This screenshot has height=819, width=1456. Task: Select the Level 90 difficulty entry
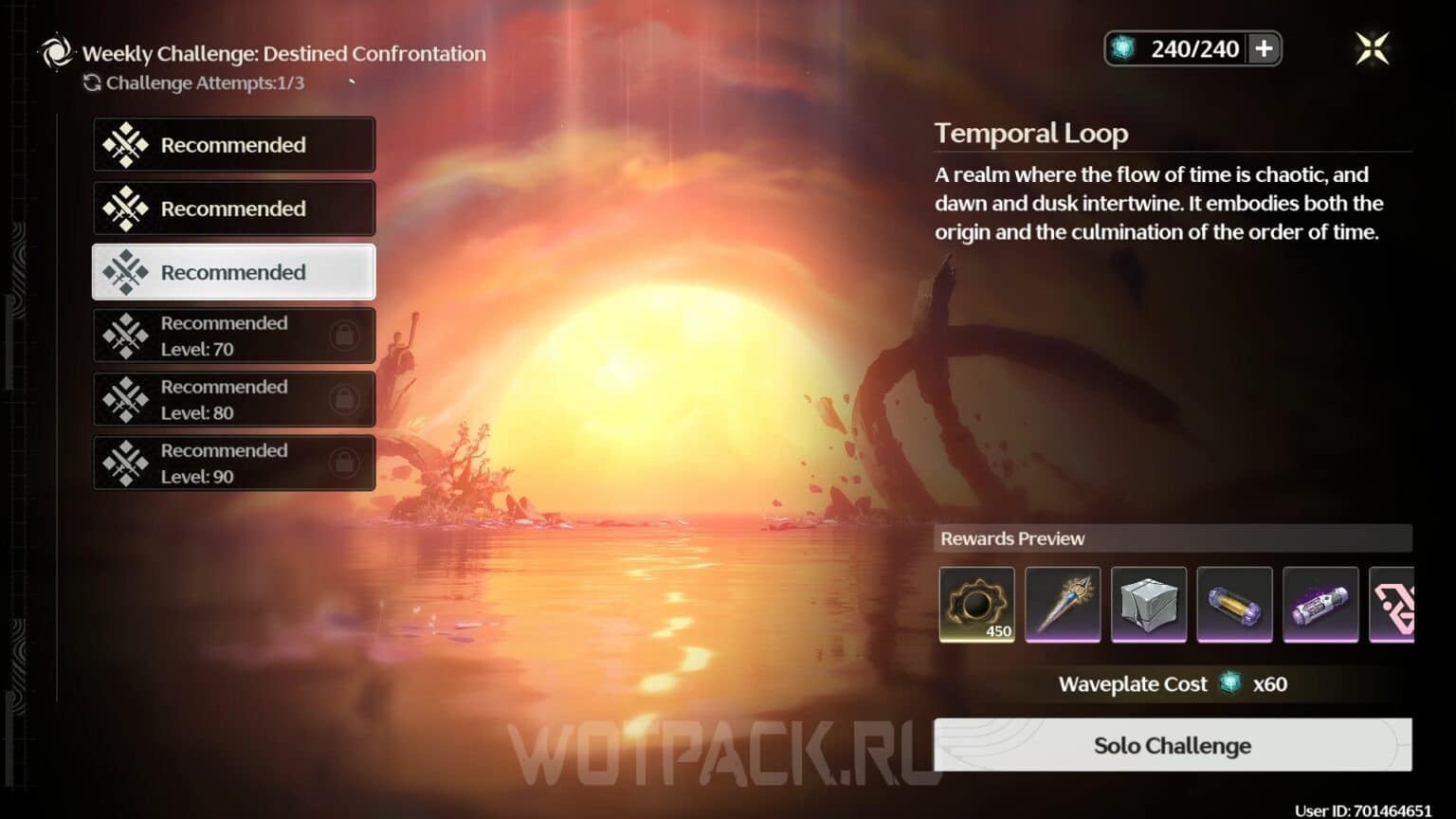pos(233,463)
